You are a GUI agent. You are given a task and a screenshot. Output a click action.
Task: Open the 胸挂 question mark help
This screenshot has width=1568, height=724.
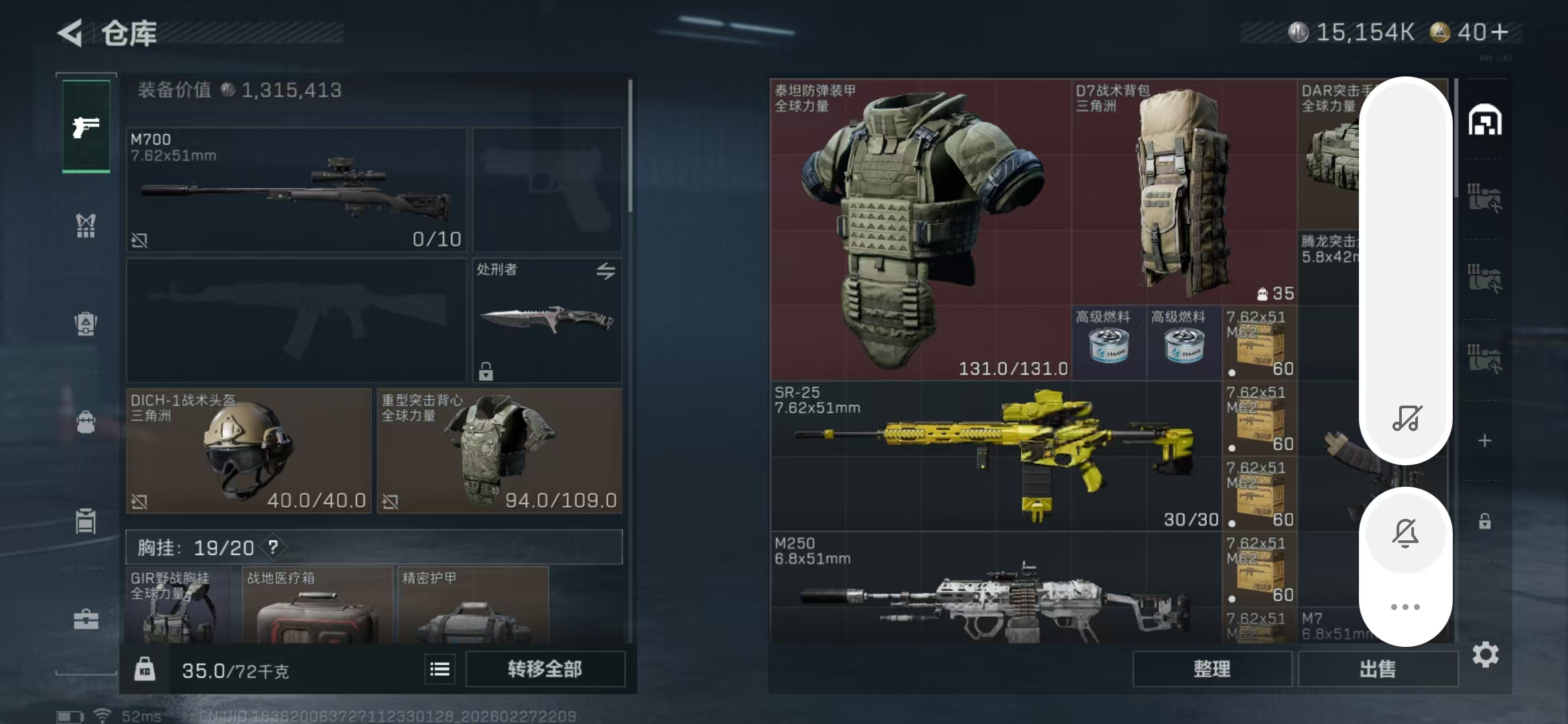[273, 548]
